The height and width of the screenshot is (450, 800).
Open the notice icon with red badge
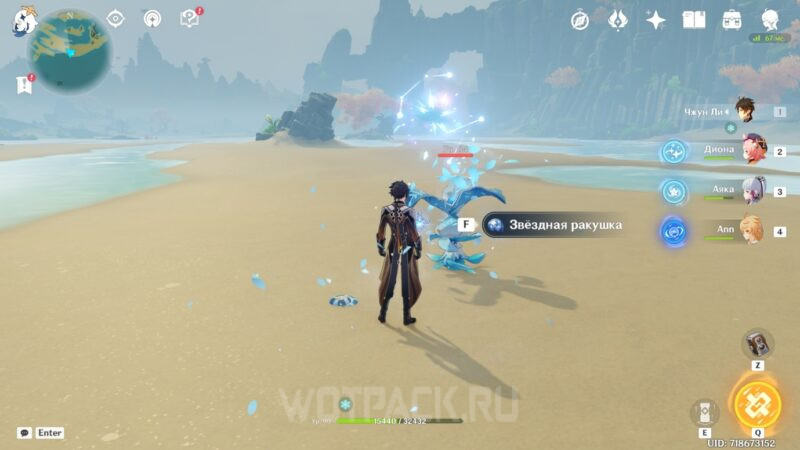click(189, 18)
